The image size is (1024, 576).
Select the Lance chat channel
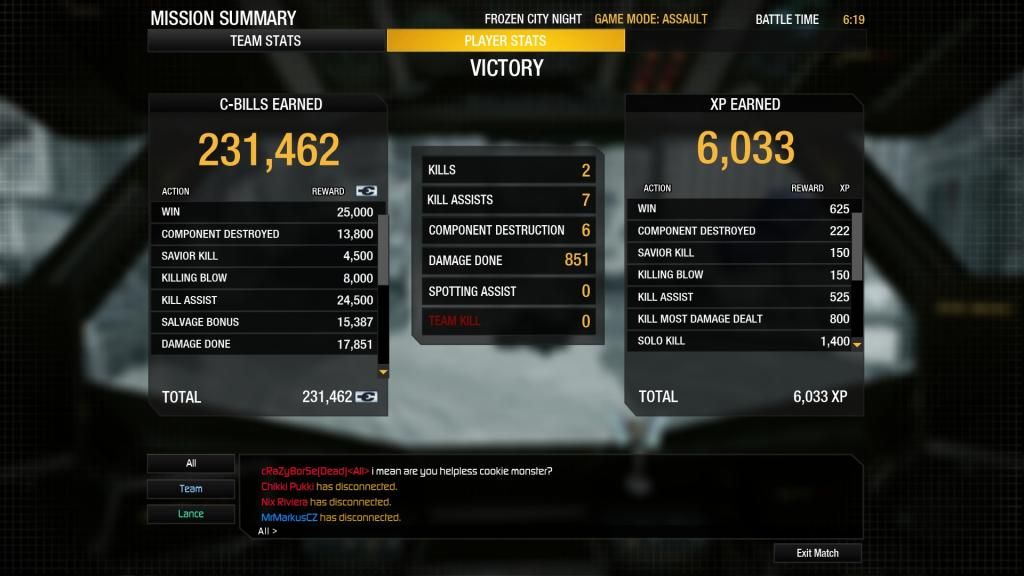[191, 514]
